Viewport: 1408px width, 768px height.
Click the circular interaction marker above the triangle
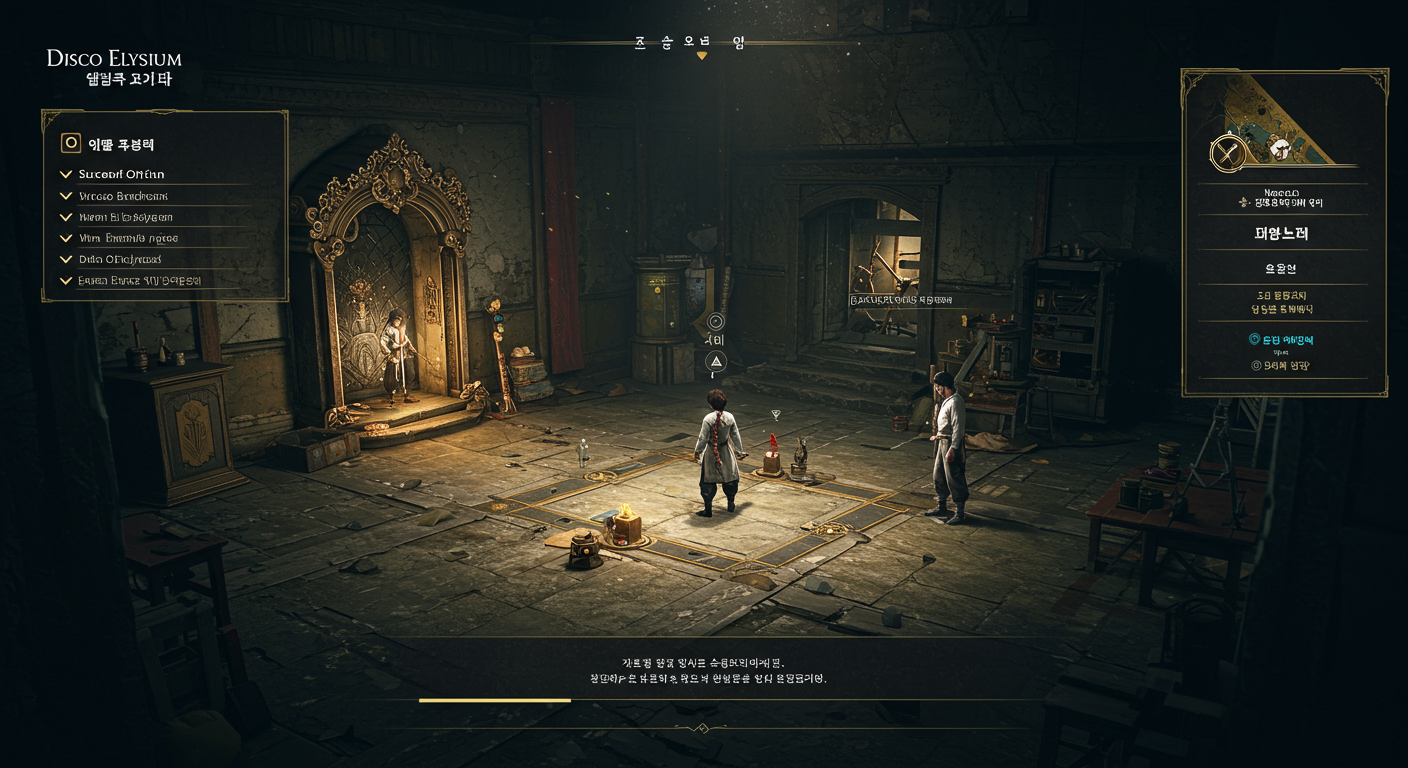click(x=716, y=321)
